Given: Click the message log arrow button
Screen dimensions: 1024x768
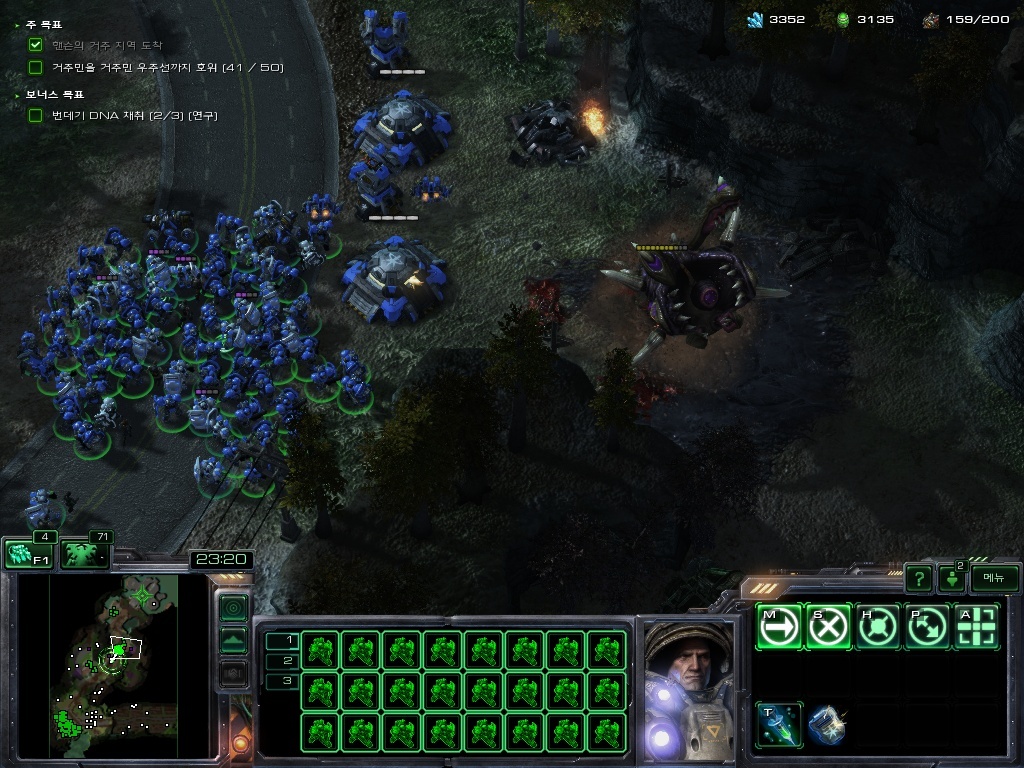Looking at the screenshot, I should 951,578.
